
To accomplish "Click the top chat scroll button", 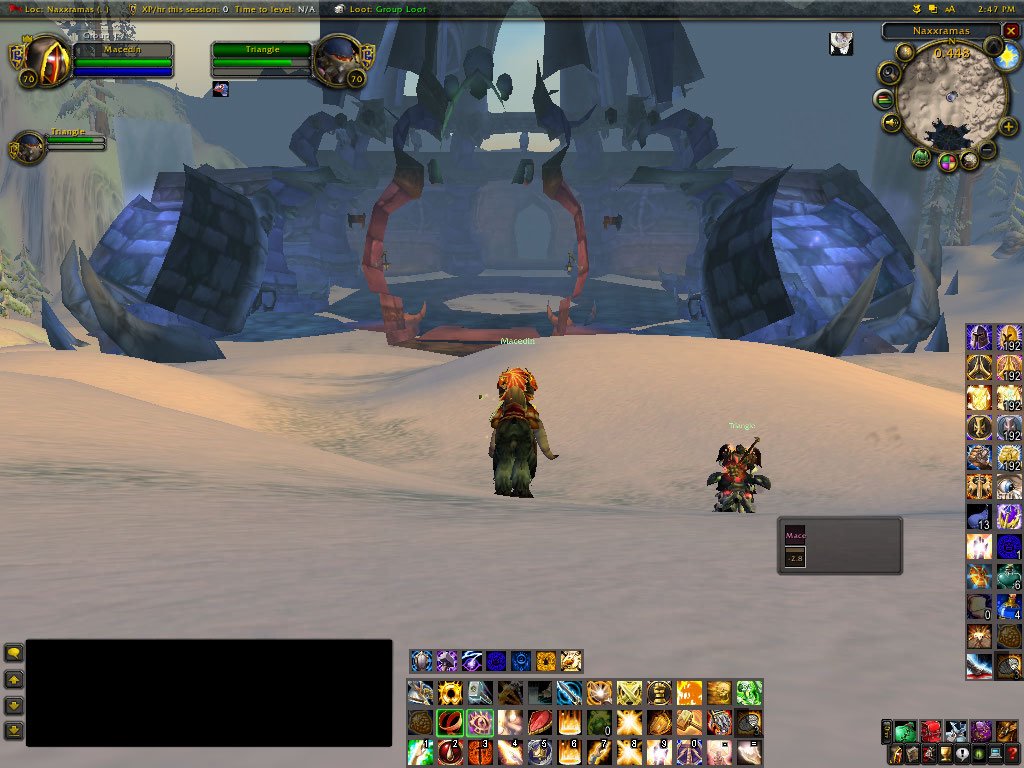I will coord(14,653).
